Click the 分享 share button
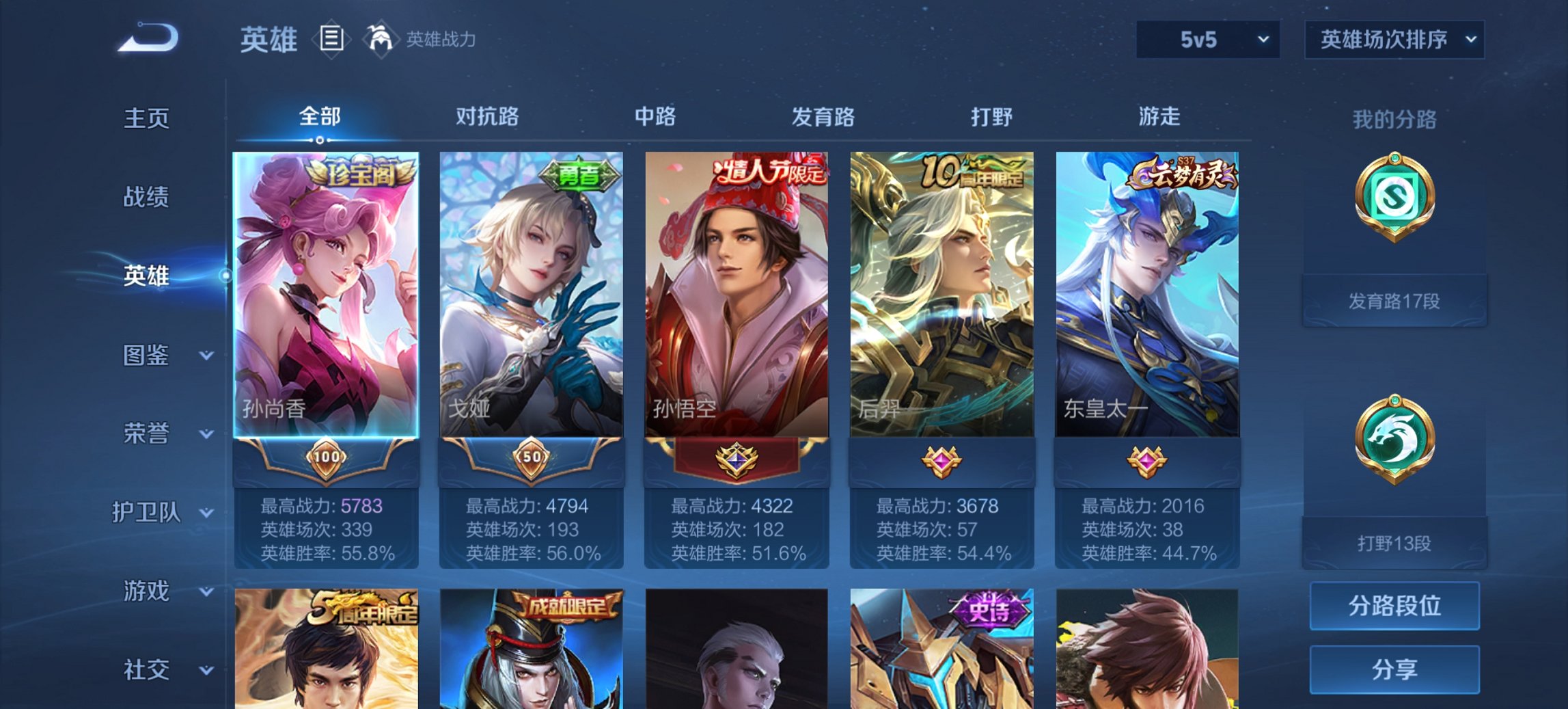 coord(1394,667)
